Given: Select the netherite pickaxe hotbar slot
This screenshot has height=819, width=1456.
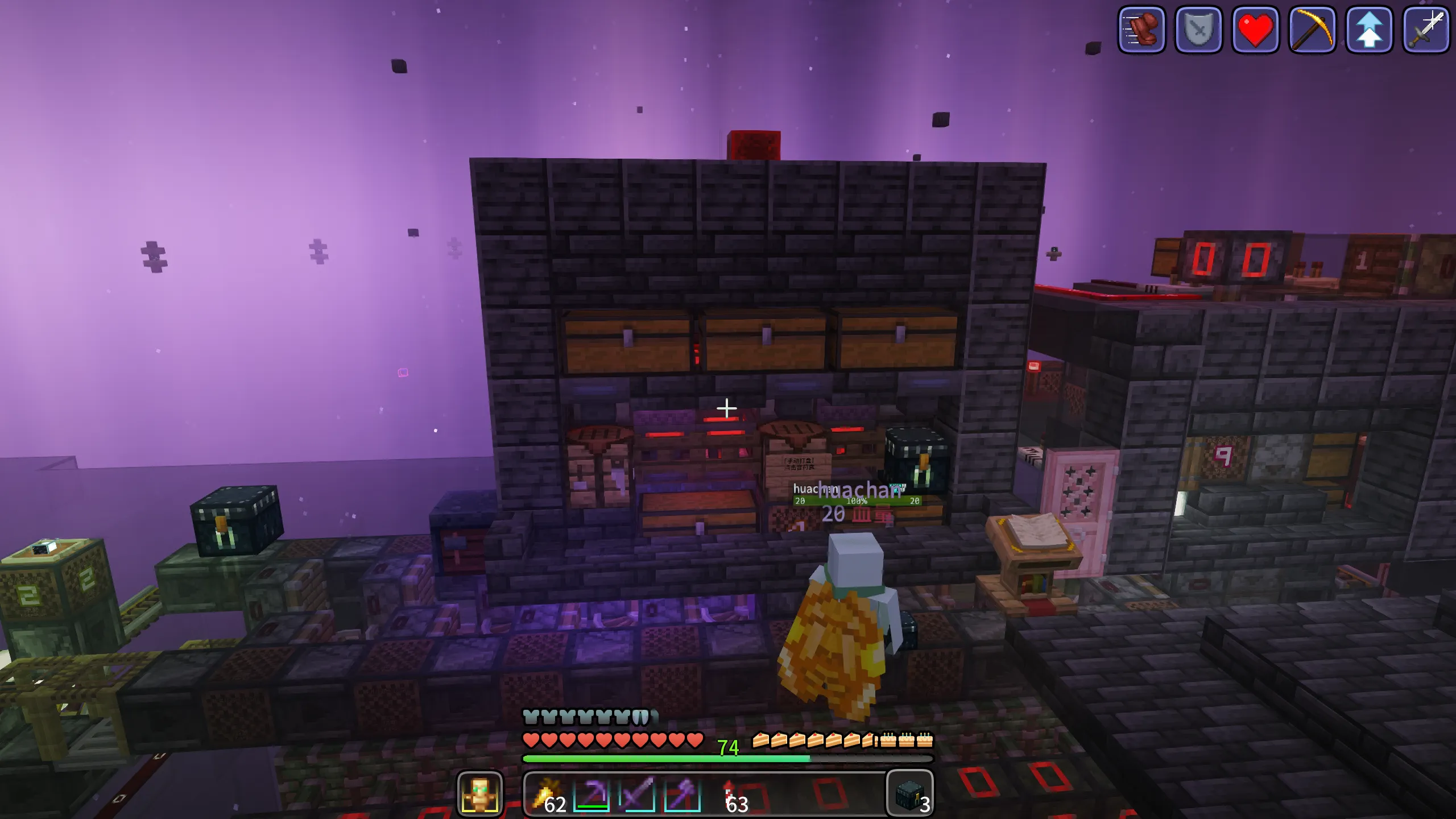Looking at the screenshot, I should pyautogui.click(x=591, y=793).
